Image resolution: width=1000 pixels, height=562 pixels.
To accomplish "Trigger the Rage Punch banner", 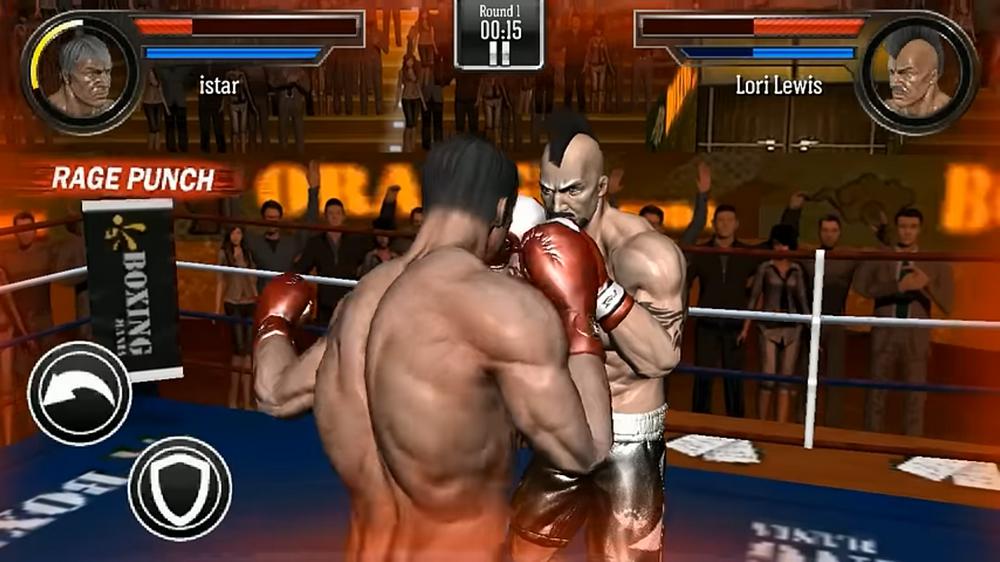I will tap(133, 179).
